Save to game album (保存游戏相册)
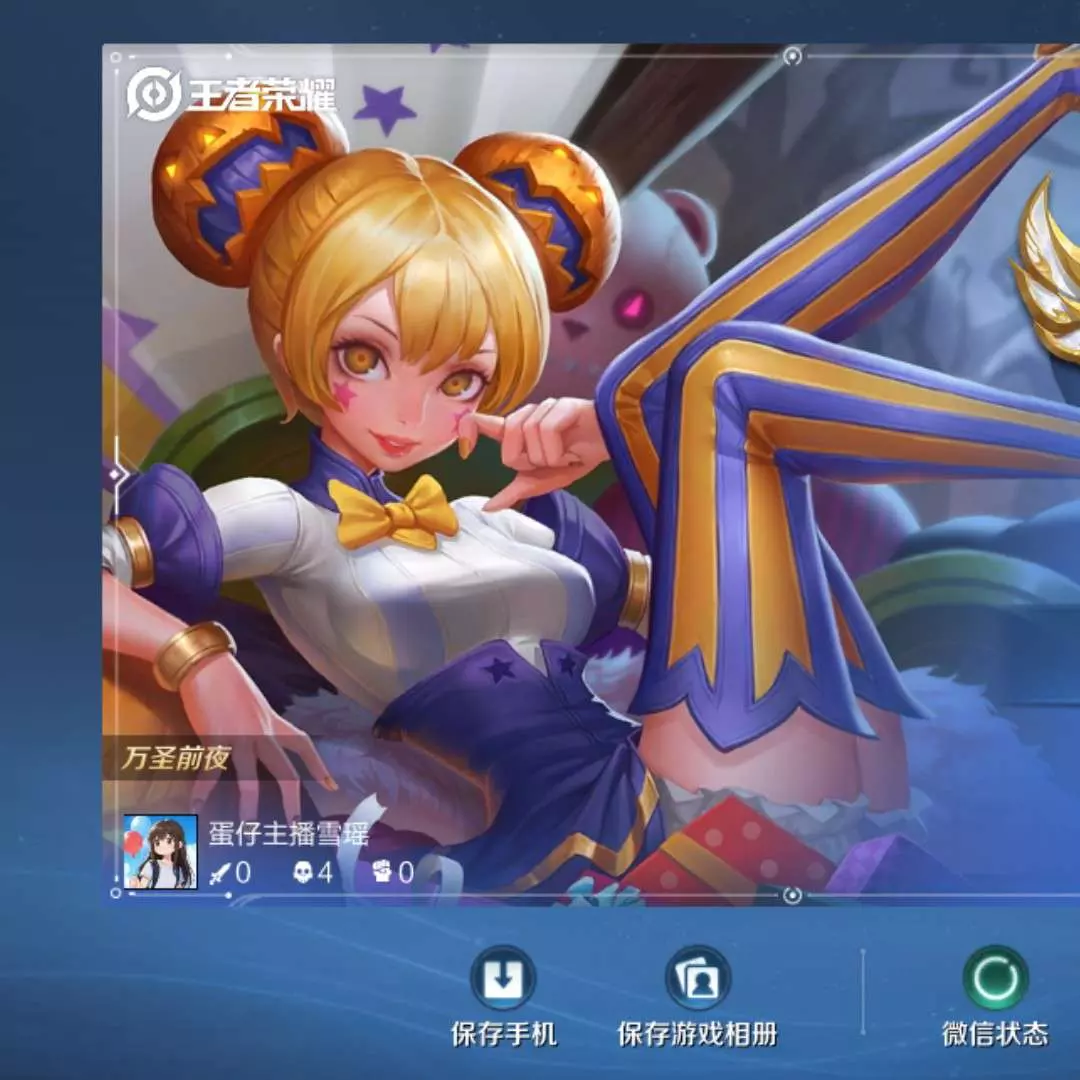The height and width of the screenshot is (1080, 1080). pyautogui.click(x=697, y=979)
